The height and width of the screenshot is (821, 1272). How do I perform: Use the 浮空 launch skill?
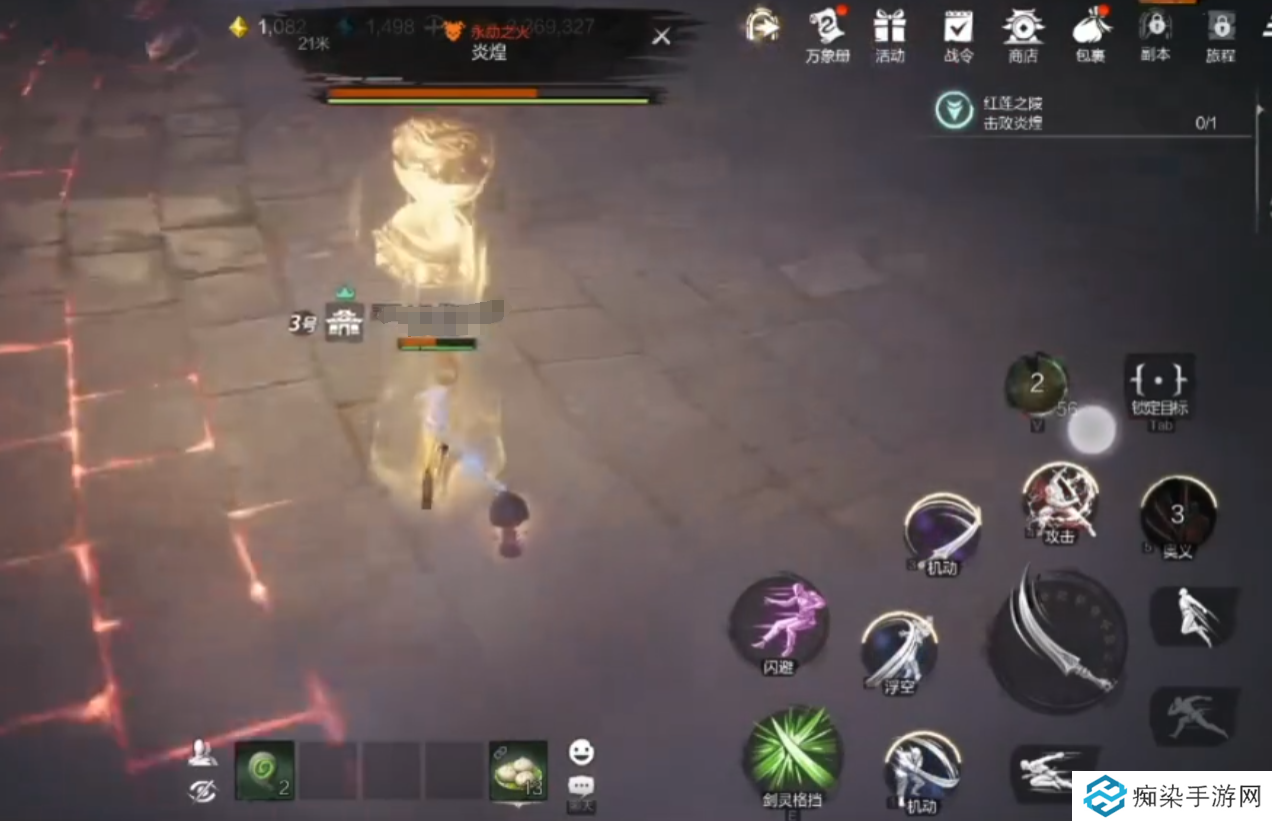pos(899,650)
